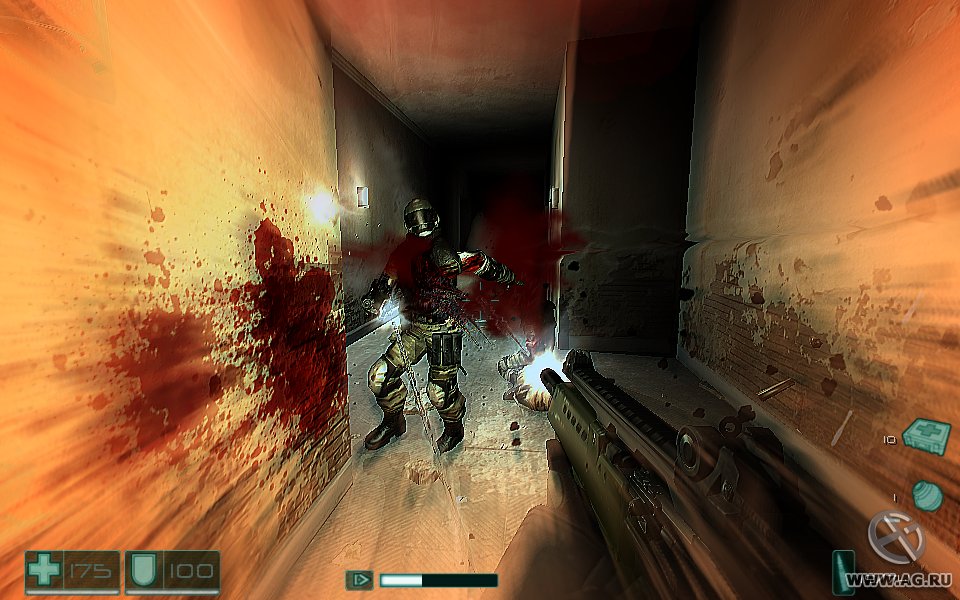Click the medkit icon
This screenshot has width=960, height=600.
tap(926, 435)
